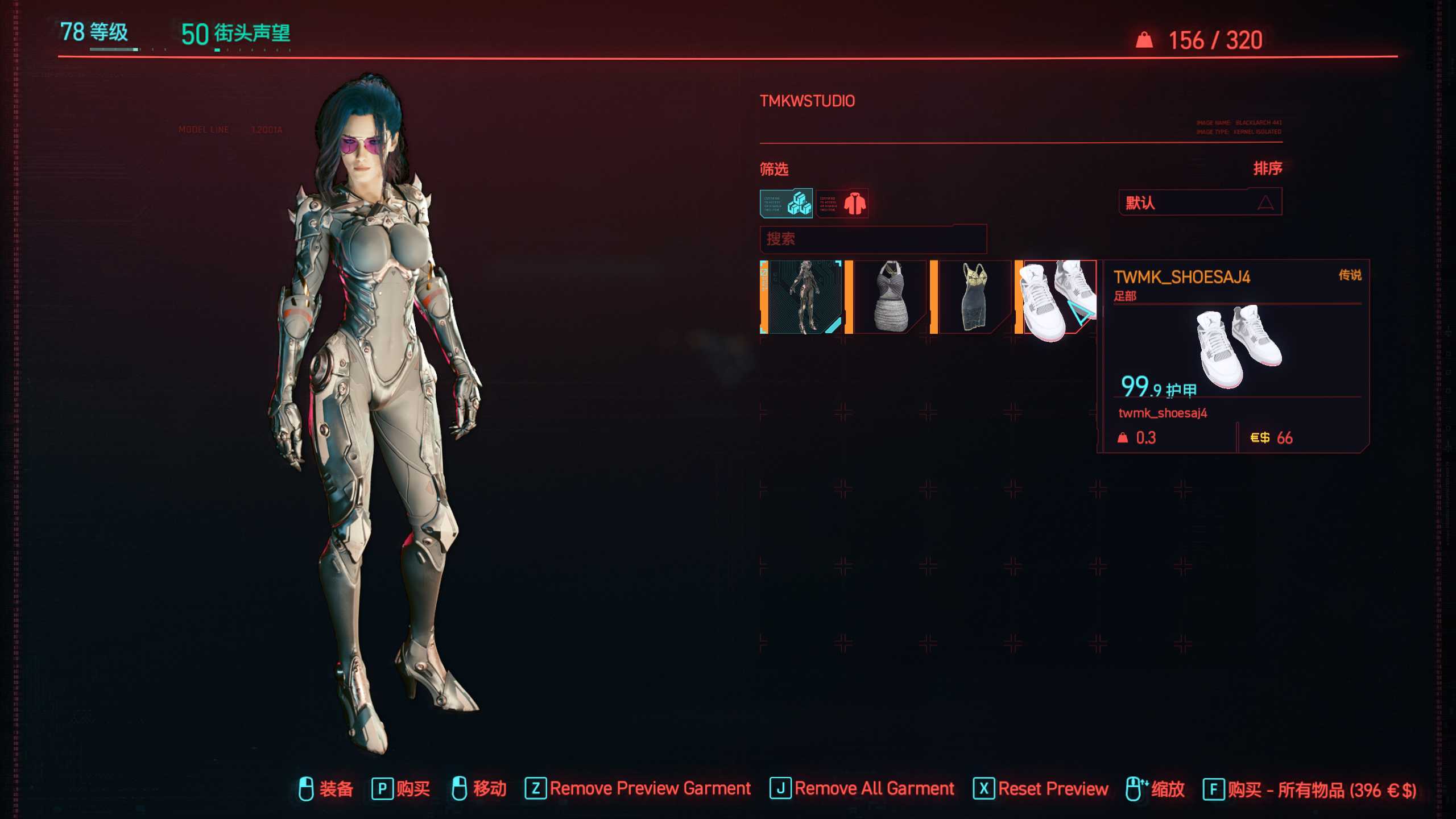The width and height of the screenshot is (1456, 819).
Task: Filter by the red jacket clothing icon
Action: click(x=842, y=203)
